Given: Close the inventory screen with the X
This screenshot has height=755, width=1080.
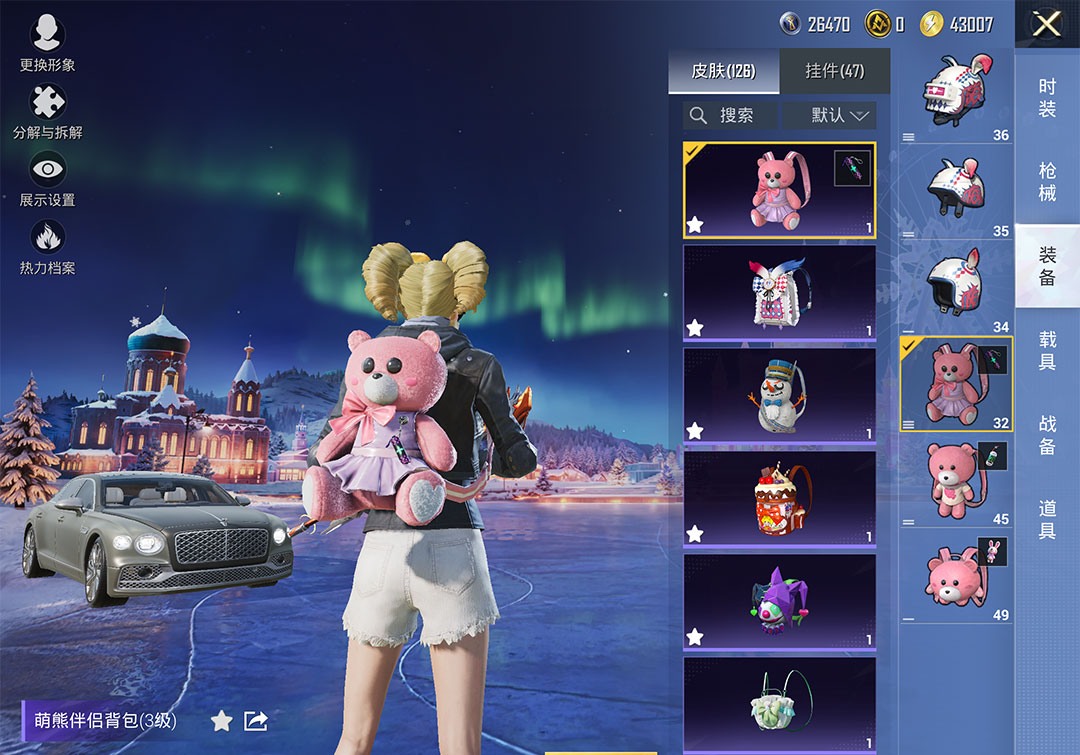Looking at the screenshot, I should 1046,24.
